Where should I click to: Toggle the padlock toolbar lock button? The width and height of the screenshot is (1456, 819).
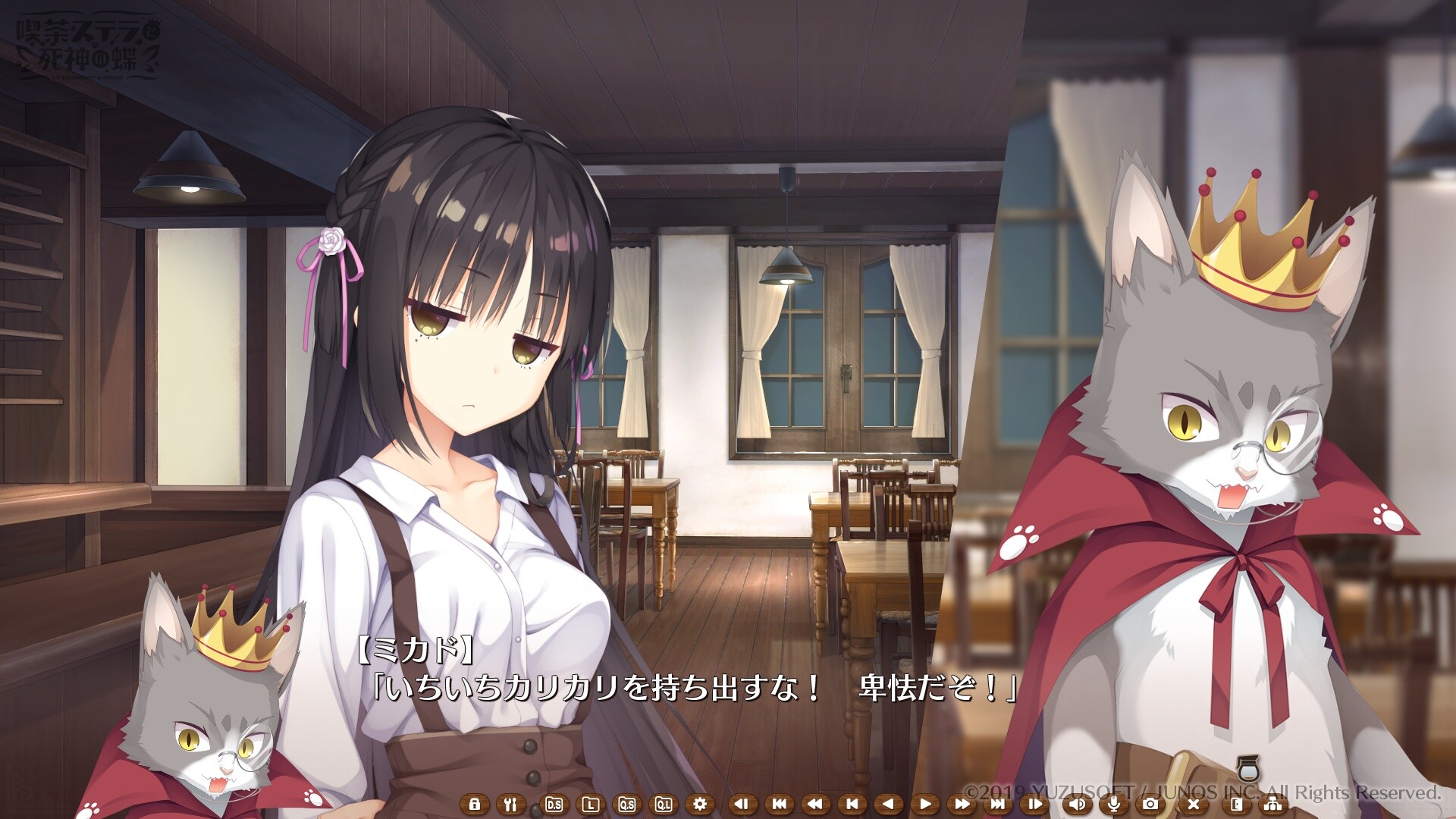click(x=475, y=804)
